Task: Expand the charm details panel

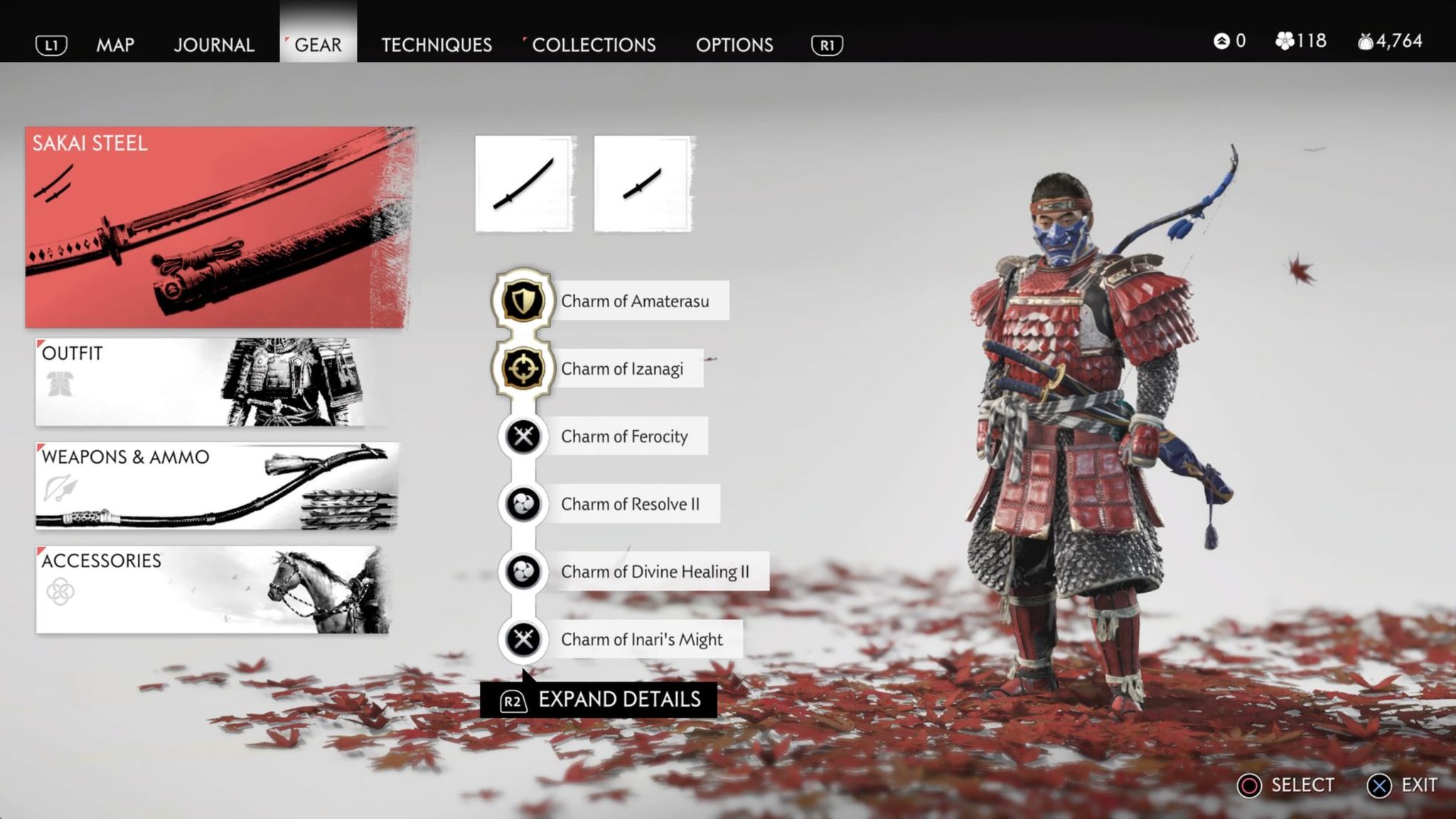Action: 599,700
